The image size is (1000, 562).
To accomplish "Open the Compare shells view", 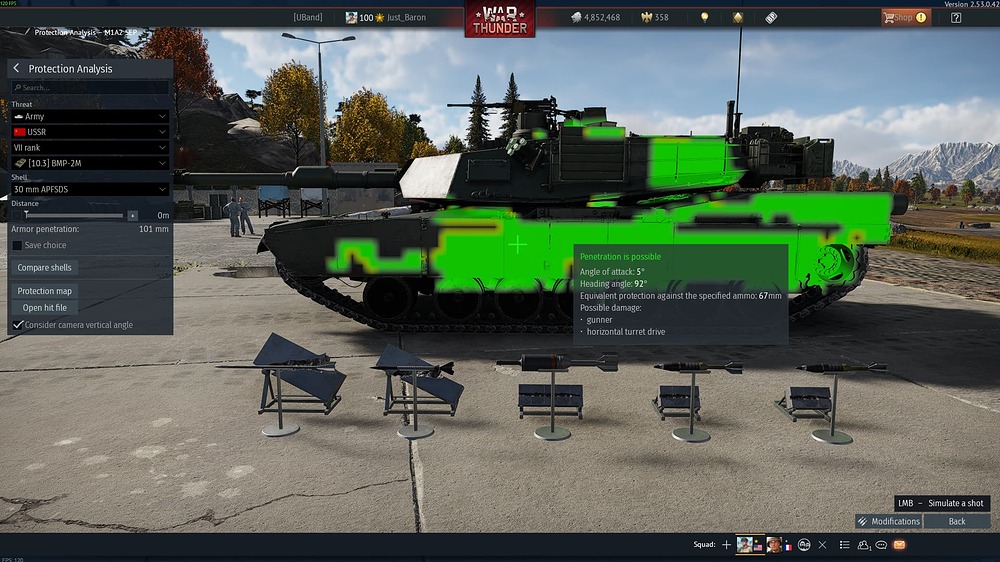I will (x=46, y=268).
